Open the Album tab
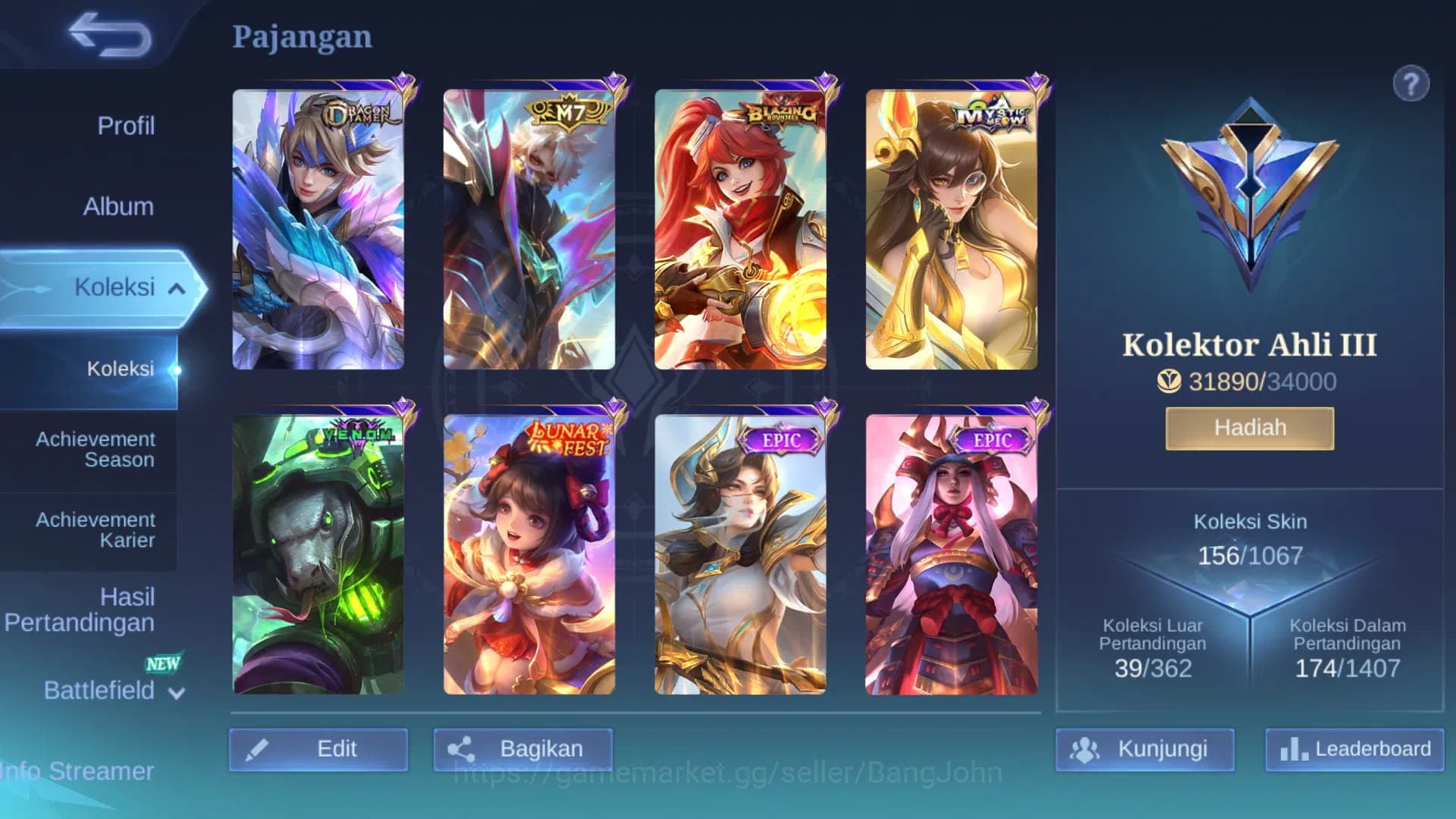The height and width of the screenshot is (819, 1456). [x=119, y=206]
